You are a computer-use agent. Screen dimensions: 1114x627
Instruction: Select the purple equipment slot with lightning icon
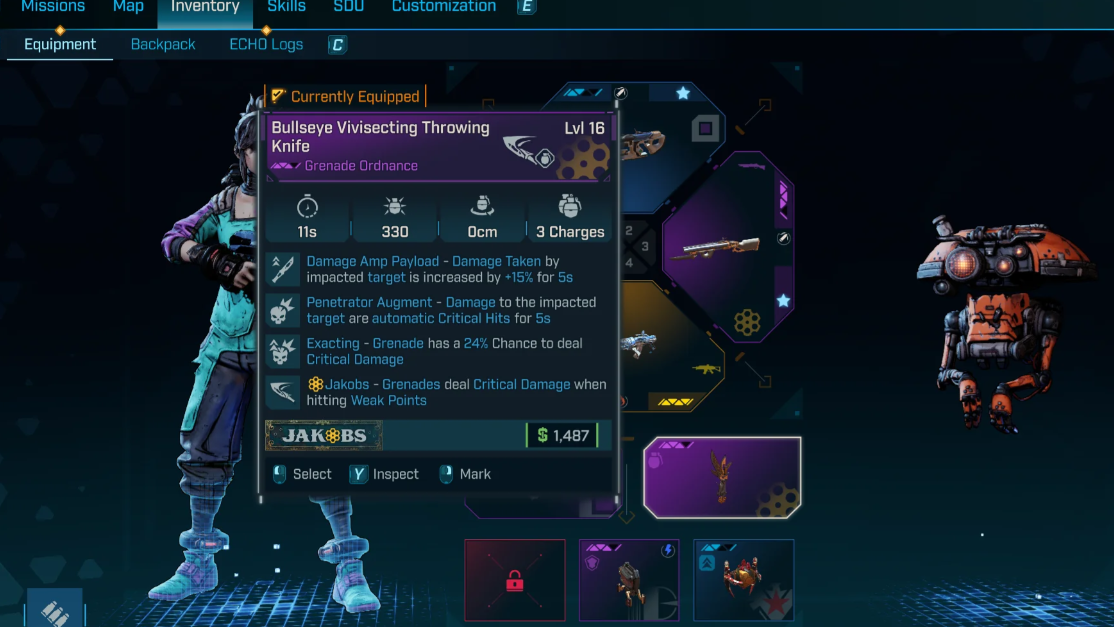[629, 581]
